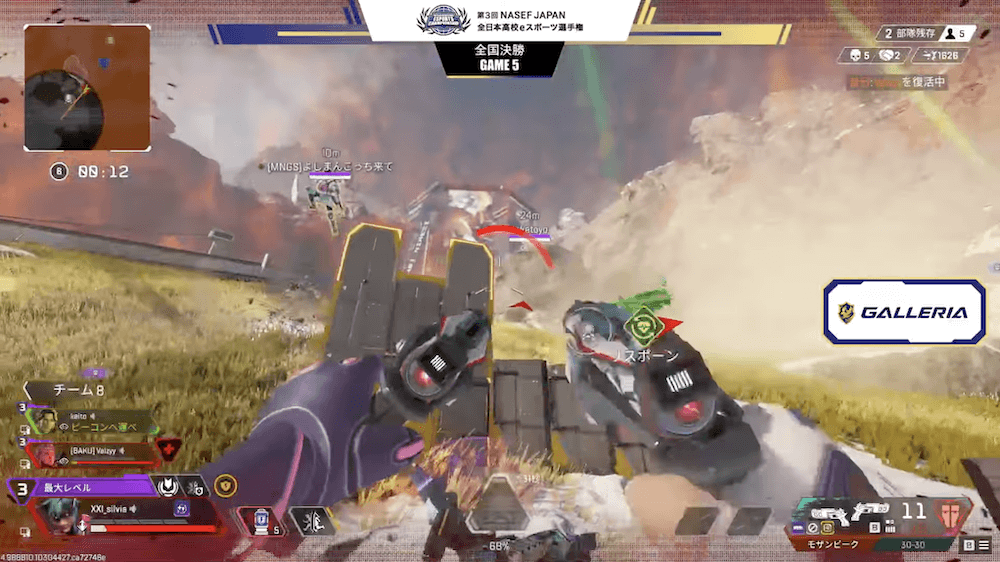This screenshot has width=1000, height=562.
Task: Click the NASEF JAPAN tournament banner
Action: [499, 22]
